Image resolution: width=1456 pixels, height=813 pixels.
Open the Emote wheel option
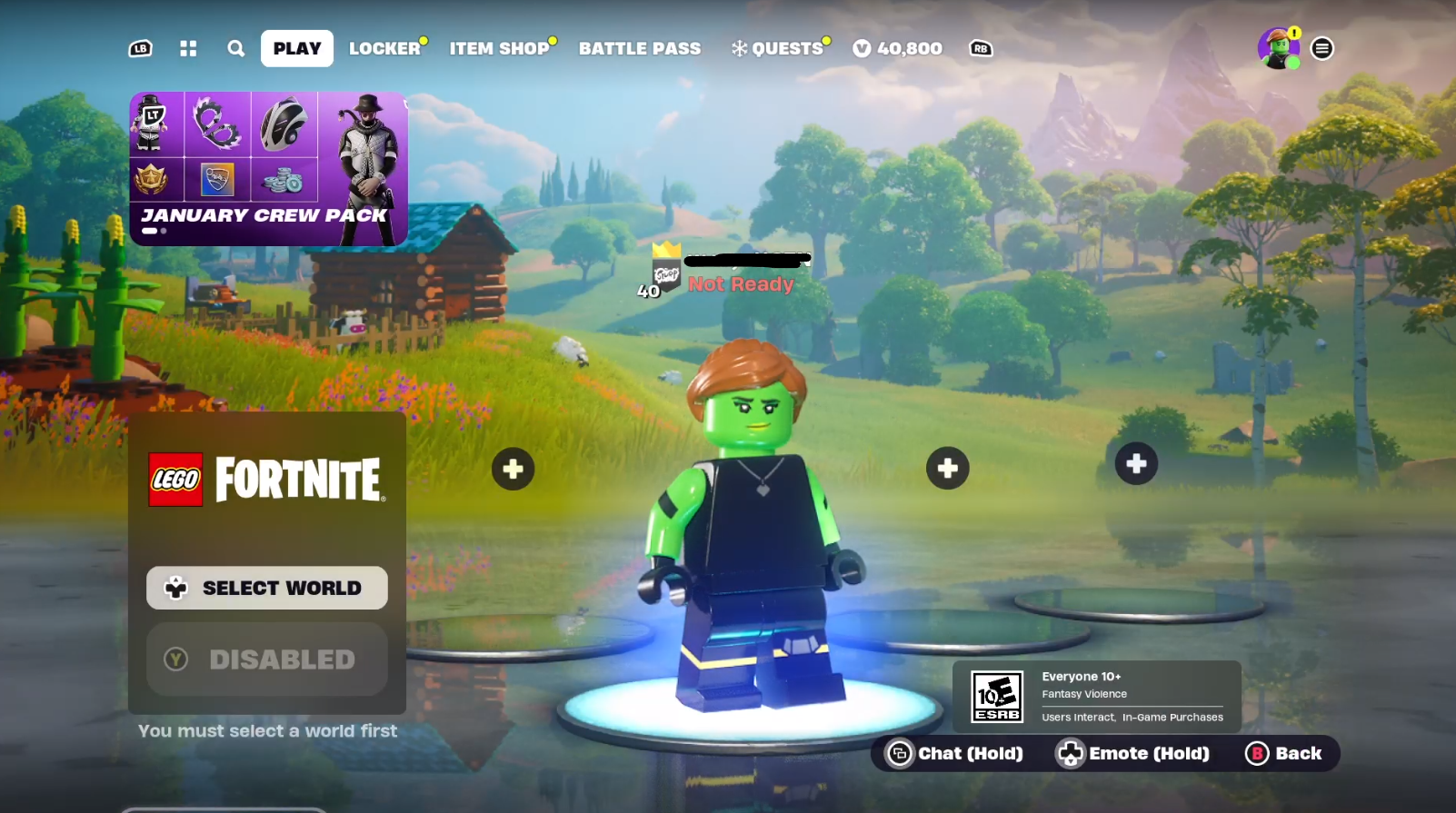coord(1133,754)
